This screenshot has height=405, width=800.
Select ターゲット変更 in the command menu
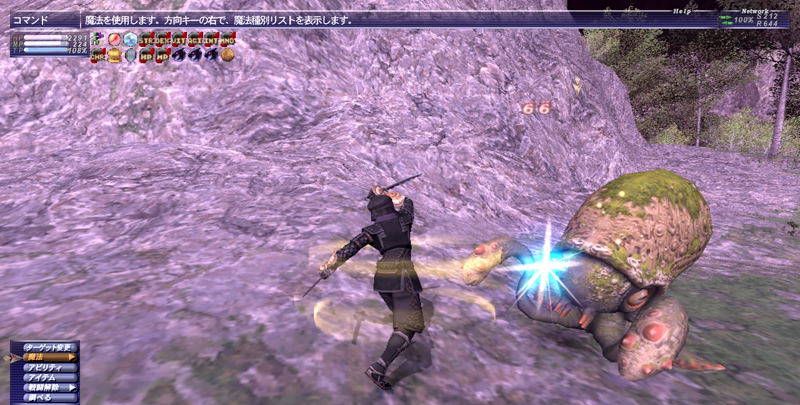[x=48, y=346]
